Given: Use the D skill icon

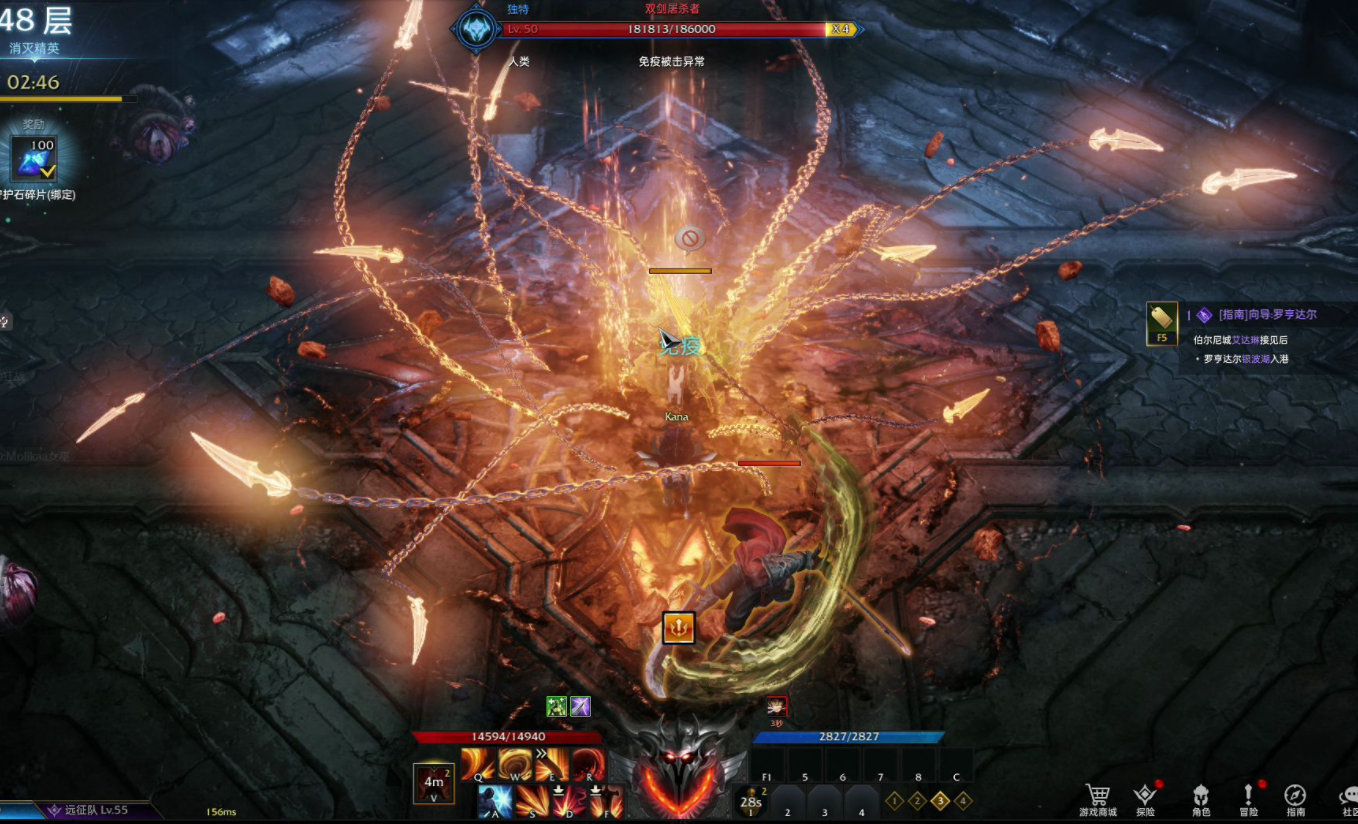Looking at the screenshot, I should pyautogui.click(x=569, y=801).
